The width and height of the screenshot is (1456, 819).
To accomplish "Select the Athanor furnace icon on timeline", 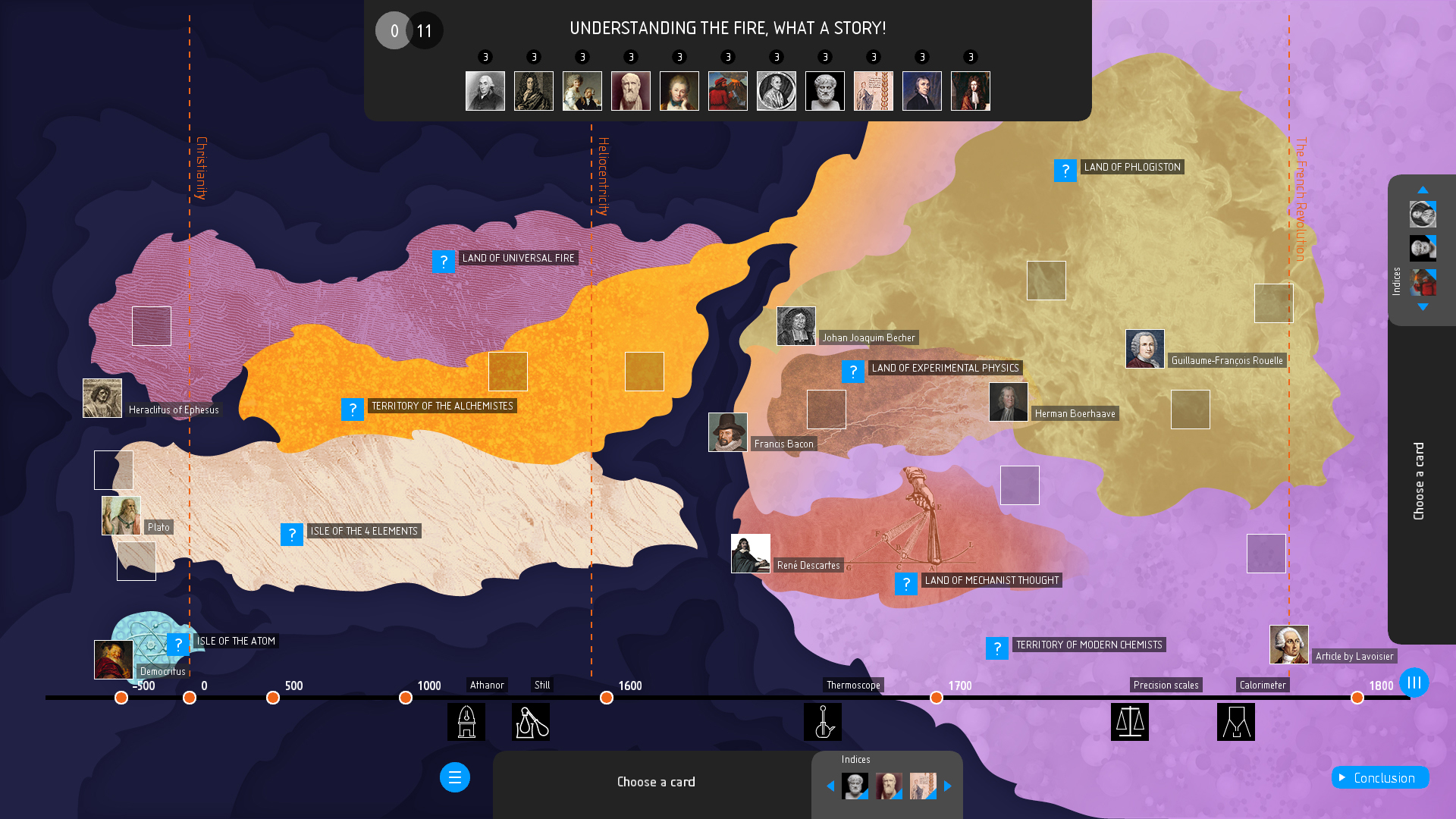I will tap(466, 722).
